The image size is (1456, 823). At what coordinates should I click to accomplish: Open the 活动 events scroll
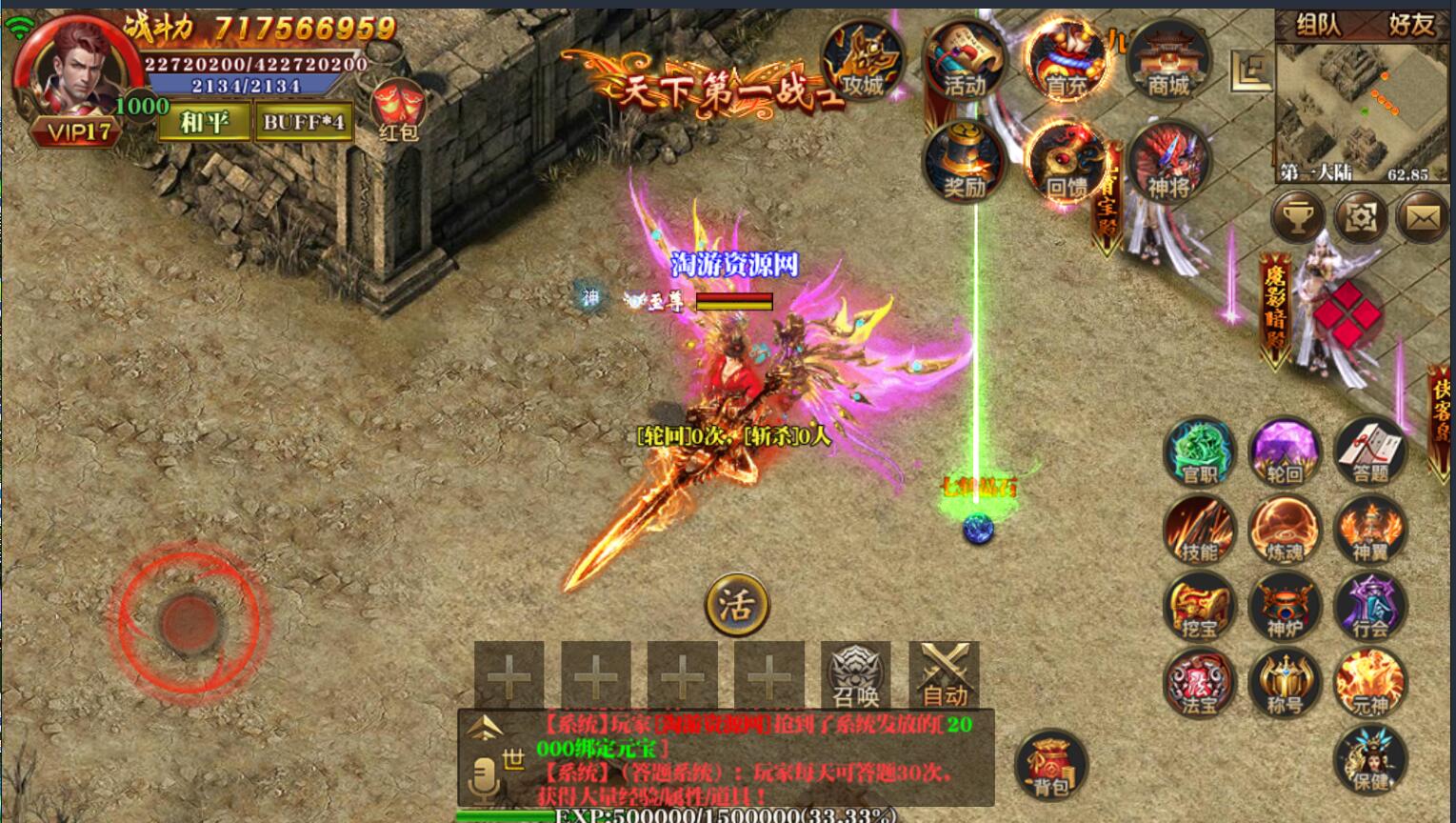(x=964, y=61)
